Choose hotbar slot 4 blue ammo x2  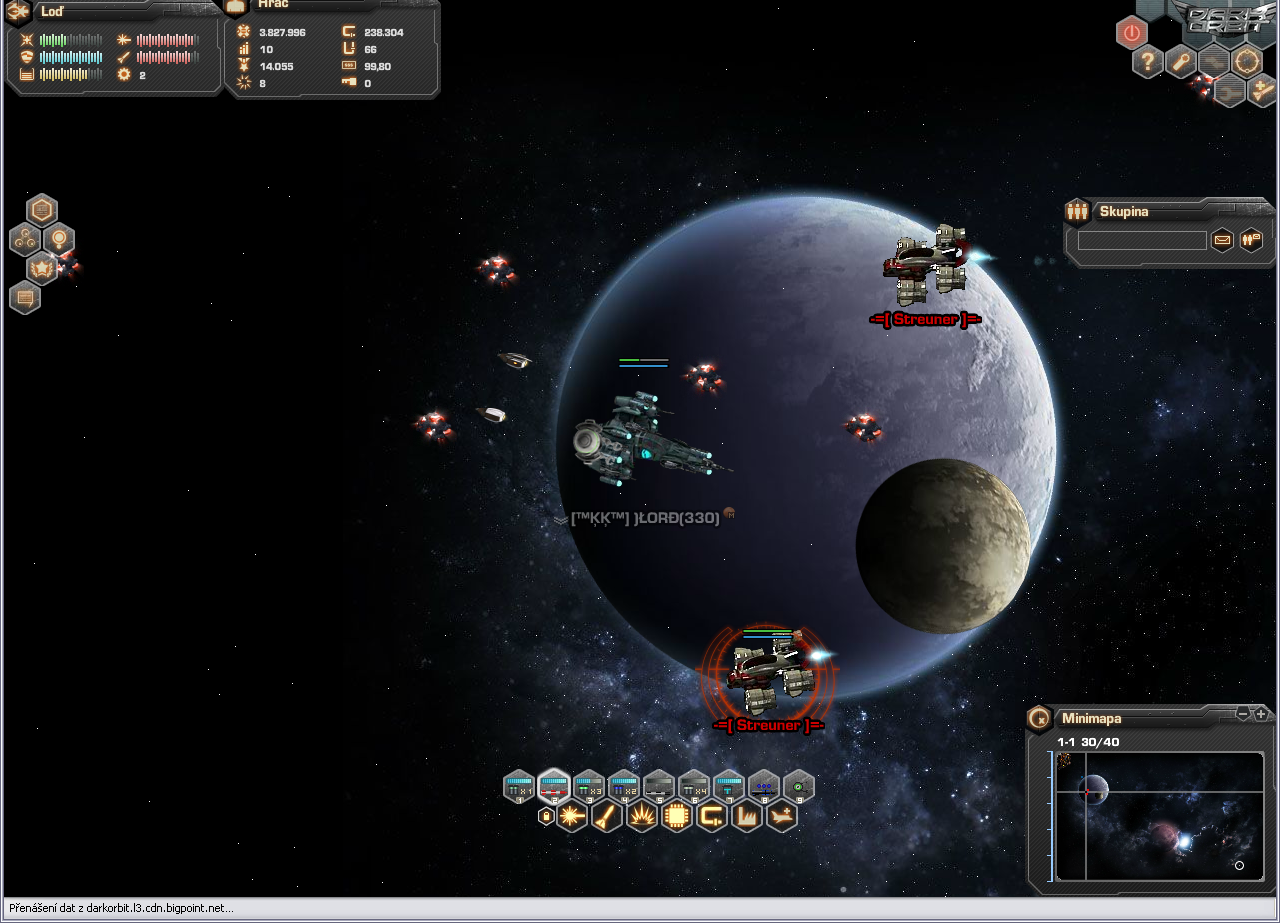[624, 786]
